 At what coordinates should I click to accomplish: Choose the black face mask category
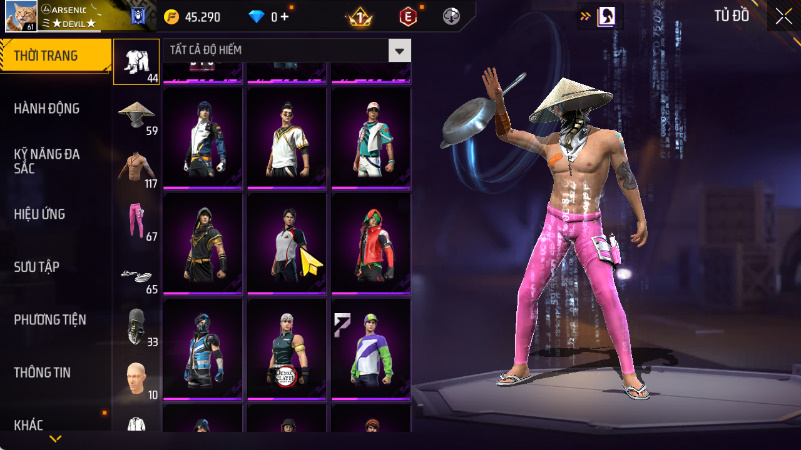pos(138,328)
